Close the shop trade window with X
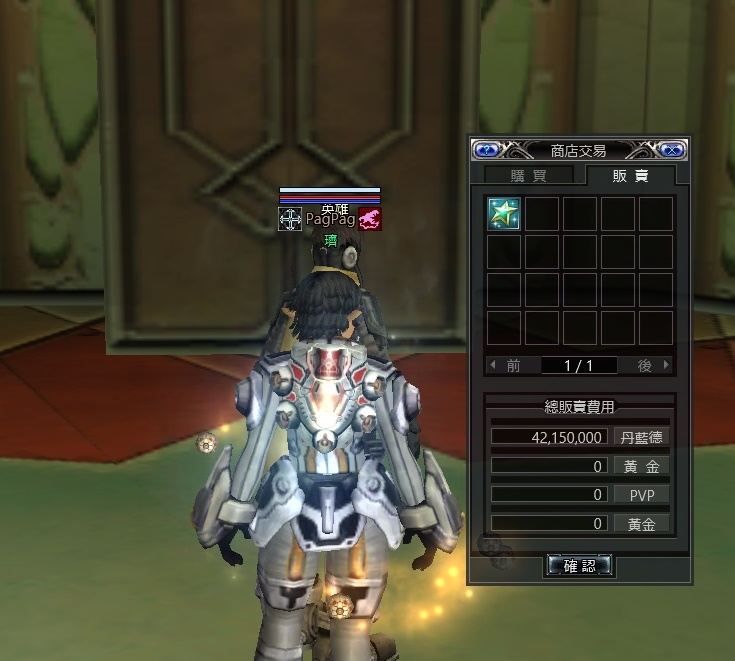This screenshot has width=735, height=661. tap(672, 150)
